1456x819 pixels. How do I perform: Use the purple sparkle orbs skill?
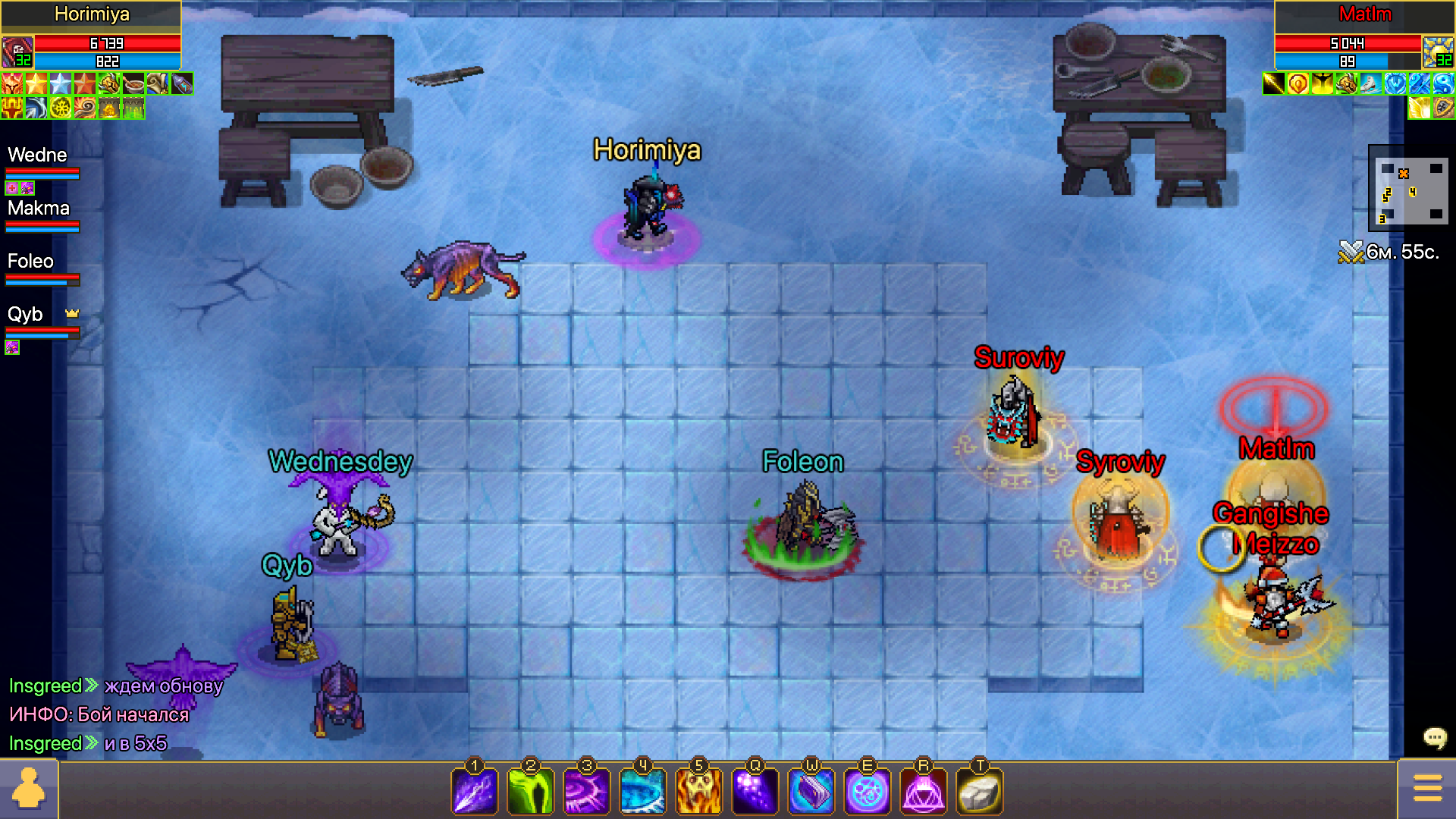click(x=755, y=791)
